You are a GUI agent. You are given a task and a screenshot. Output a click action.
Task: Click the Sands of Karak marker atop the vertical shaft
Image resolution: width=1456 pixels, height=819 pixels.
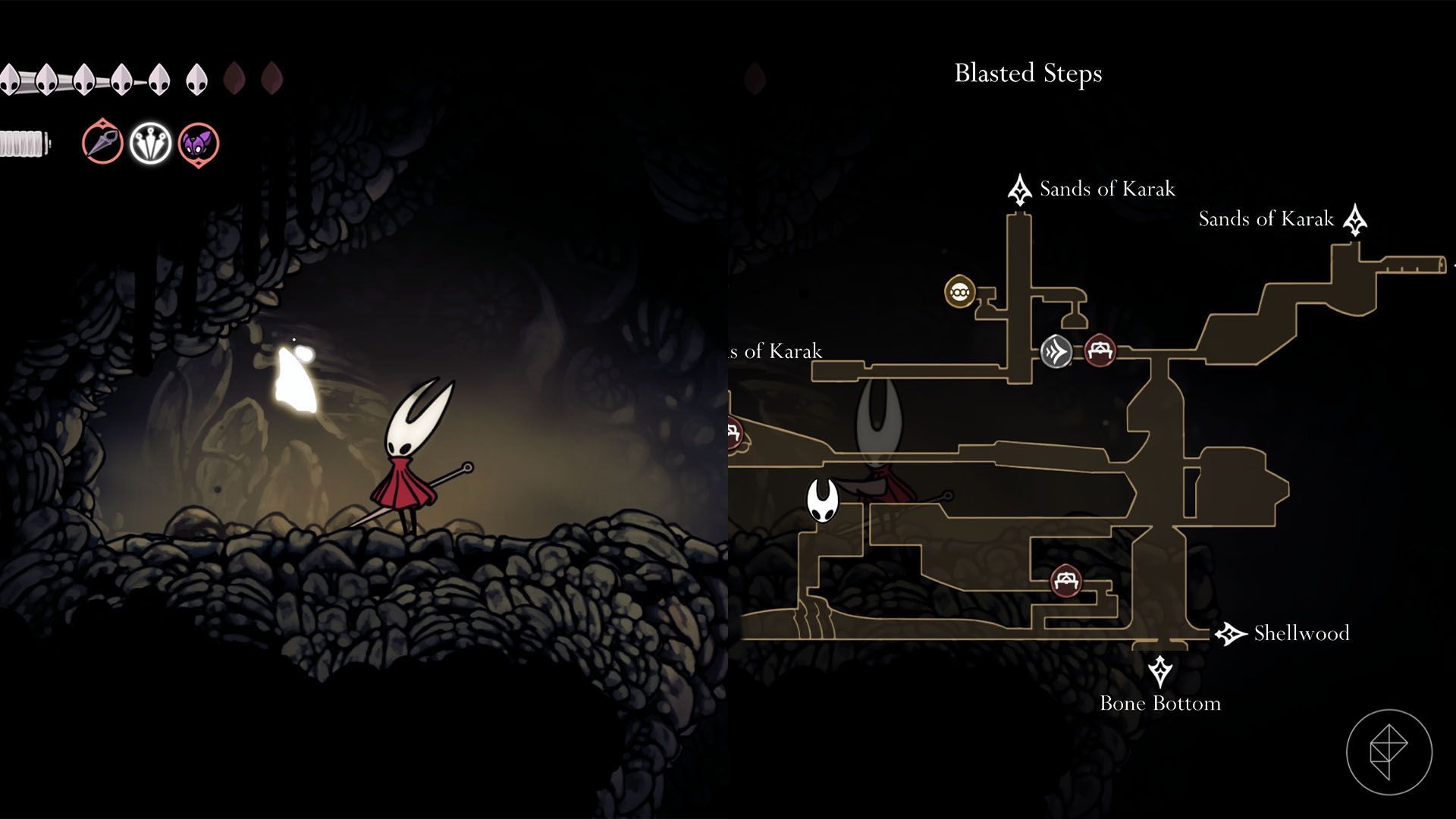pyautogui.click(x=1019, y=190)
